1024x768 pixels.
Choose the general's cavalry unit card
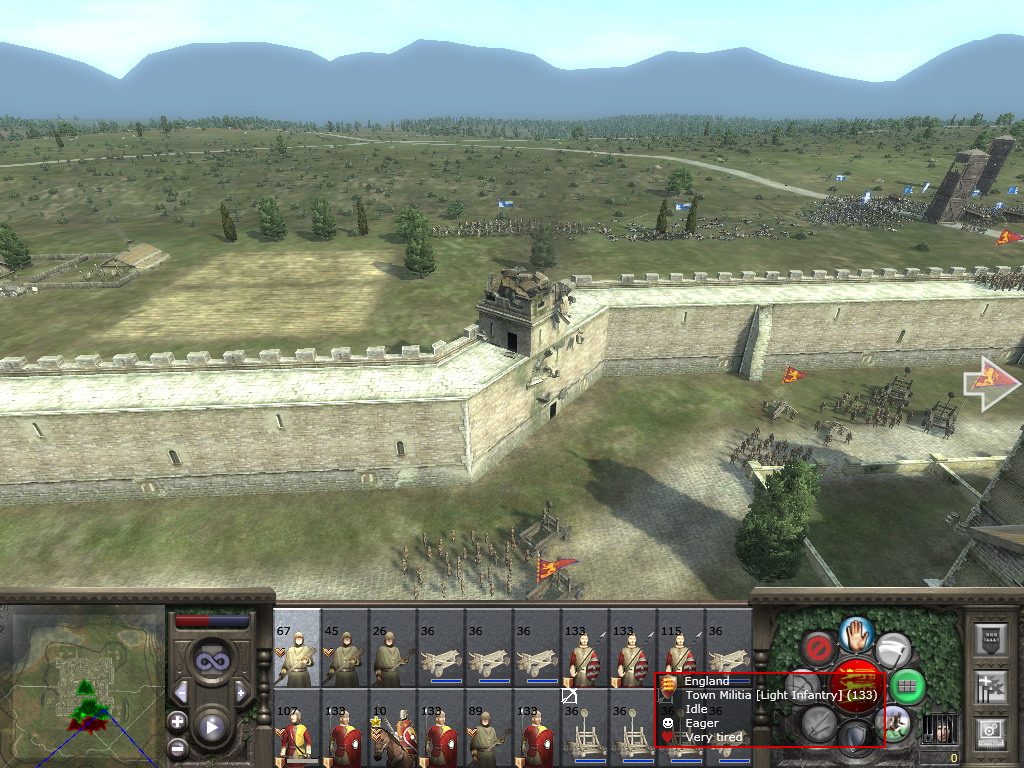(393, 727)
